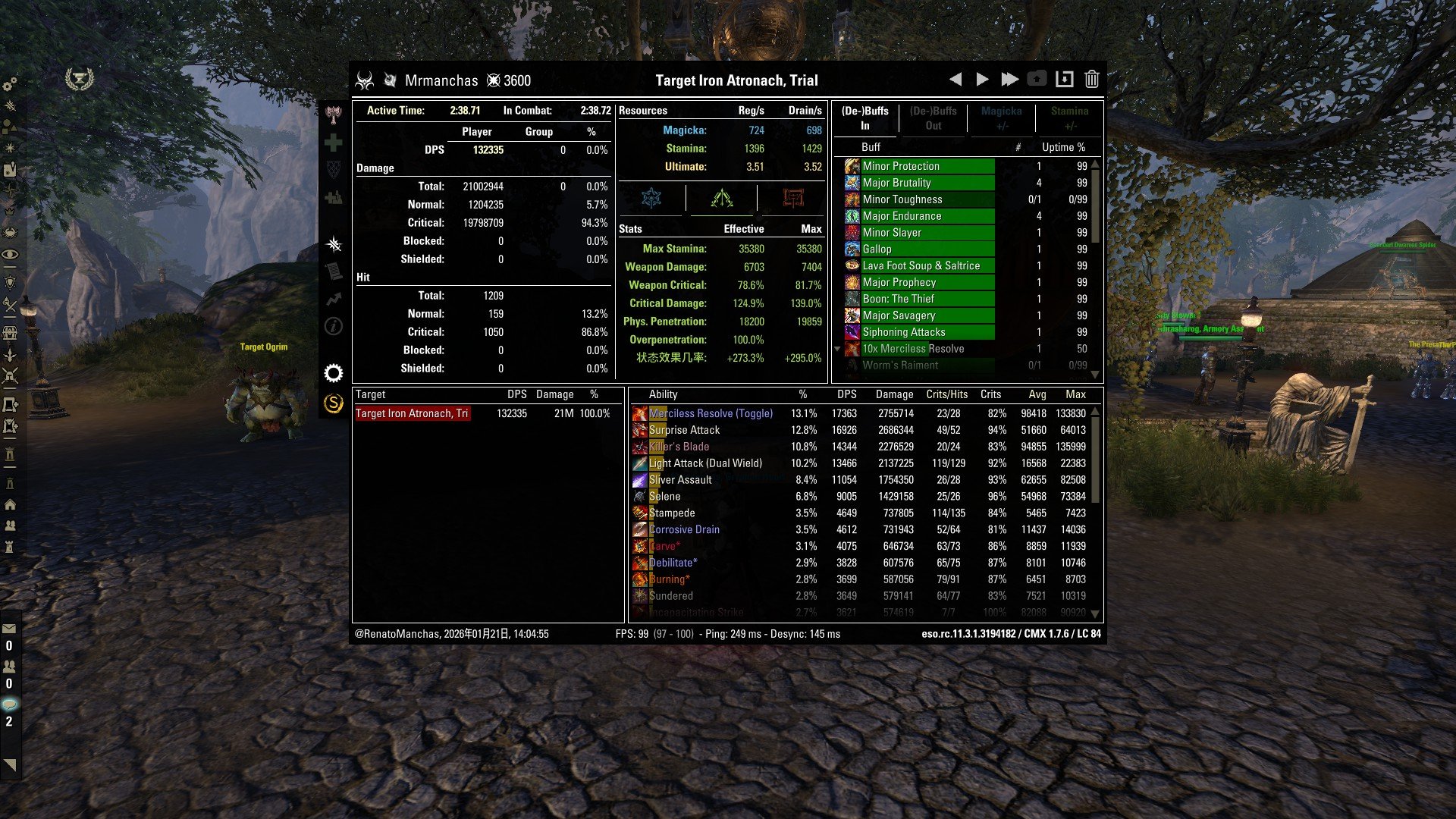Click the save fight icon
The height and width of the screenshot is (819, 1456).
click(x=1065, y=78)
